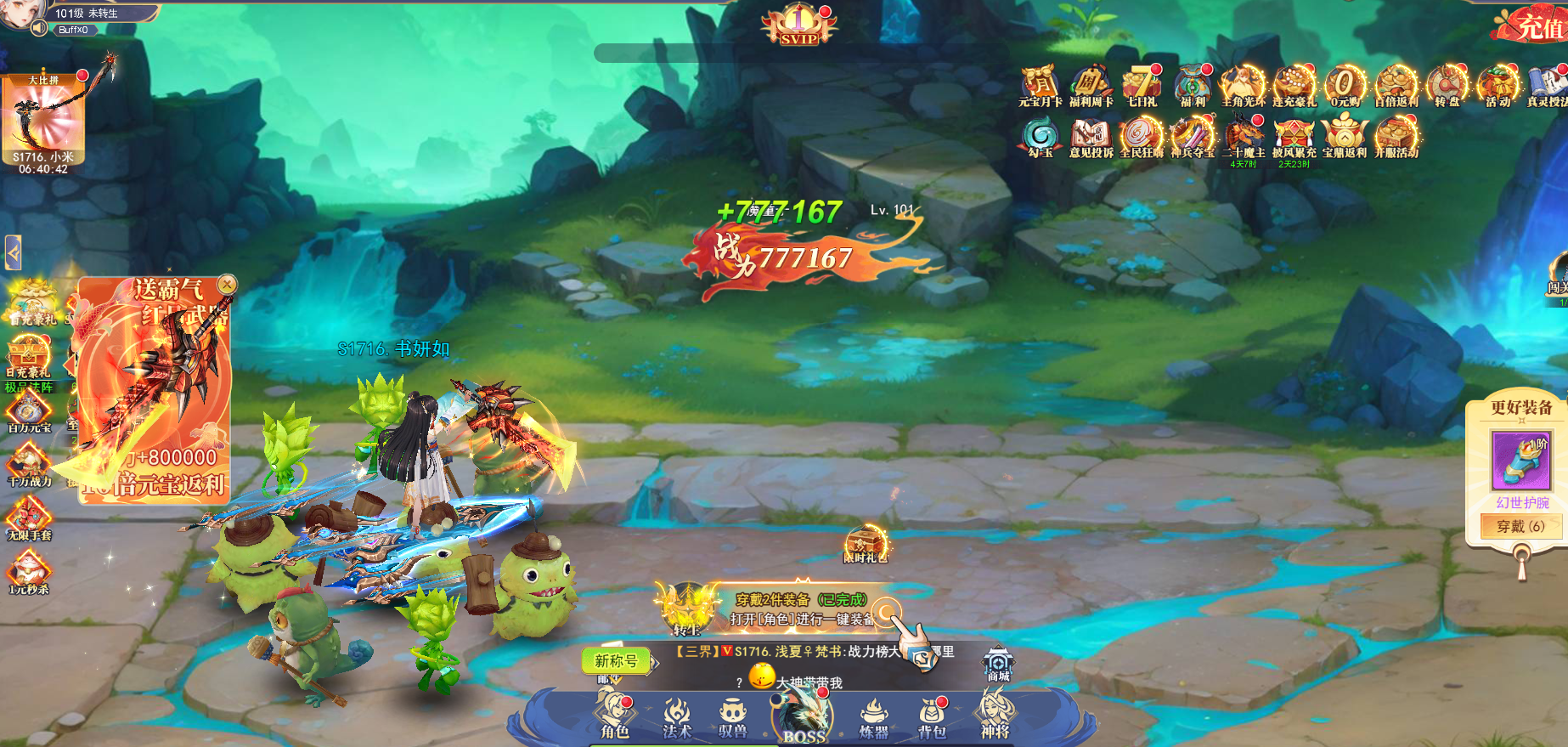This screenshot has width=1568, height=747.
Task: Open the 商城 shop
Action: tap(998, 665)
